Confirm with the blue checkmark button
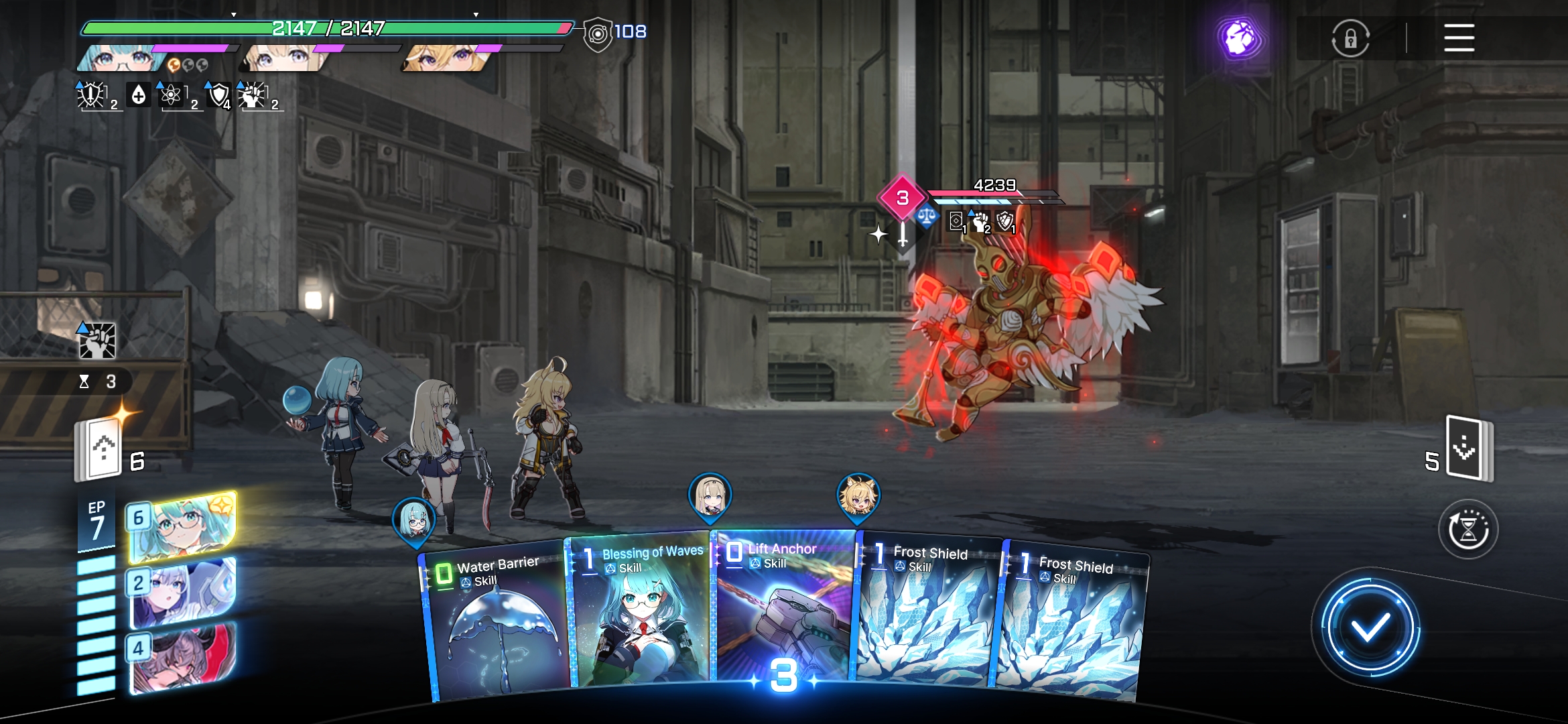 pos(1370,628)
